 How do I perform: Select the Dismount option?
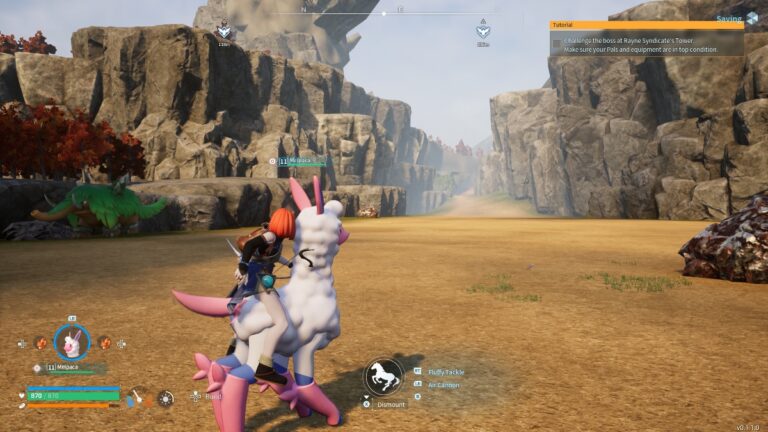[x=391, y=404]
